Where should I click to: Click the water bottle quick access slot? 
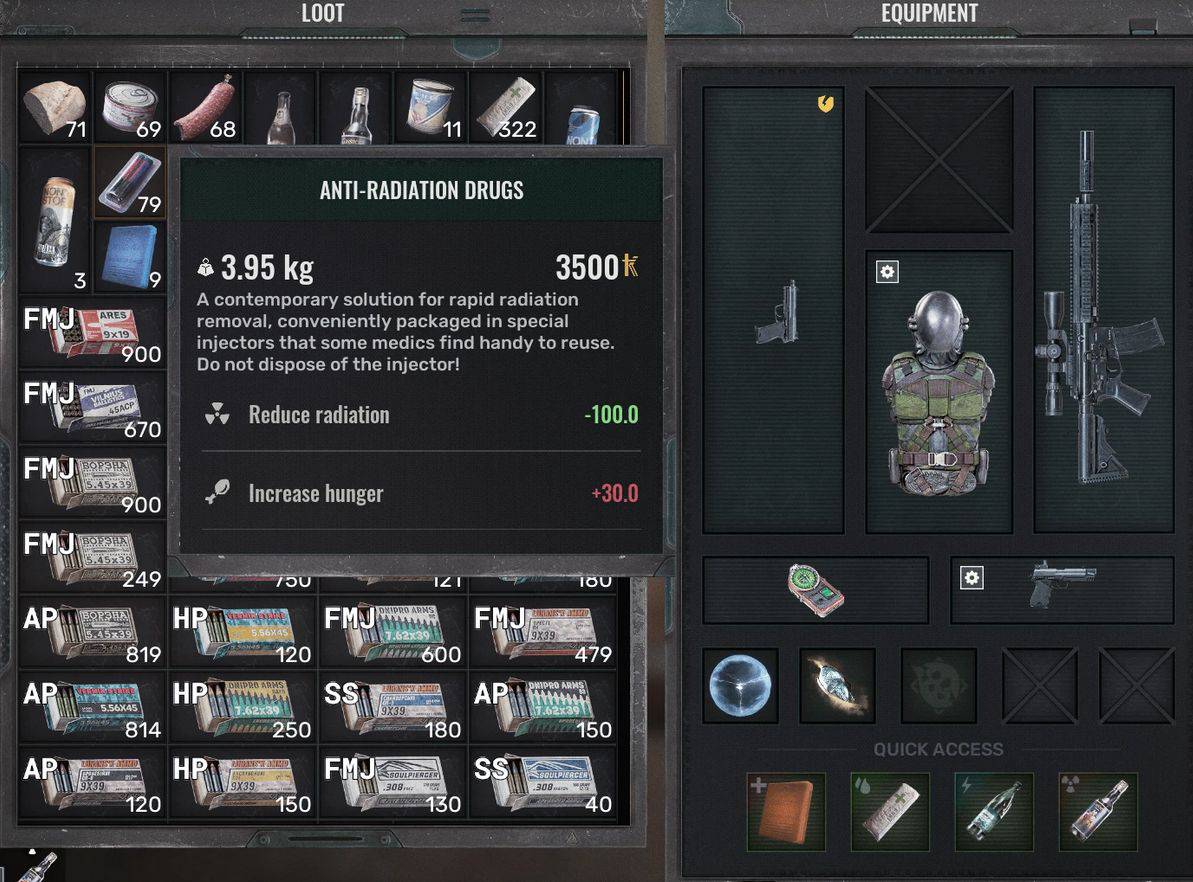pyautogui.click(x=993, y=812)
